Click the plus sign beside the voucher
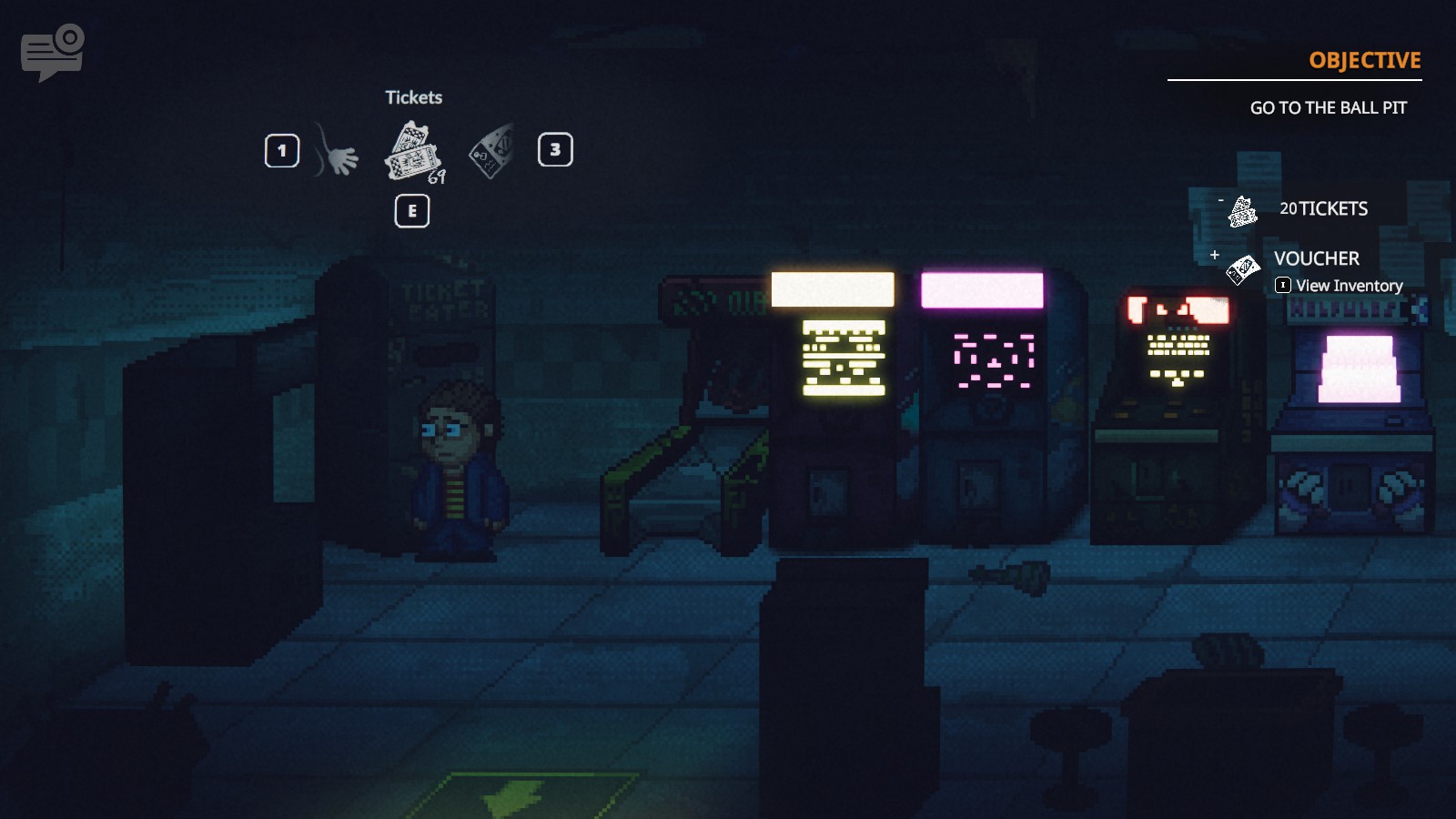This screenshot has width=1456, height=819. coord(1215,256)
